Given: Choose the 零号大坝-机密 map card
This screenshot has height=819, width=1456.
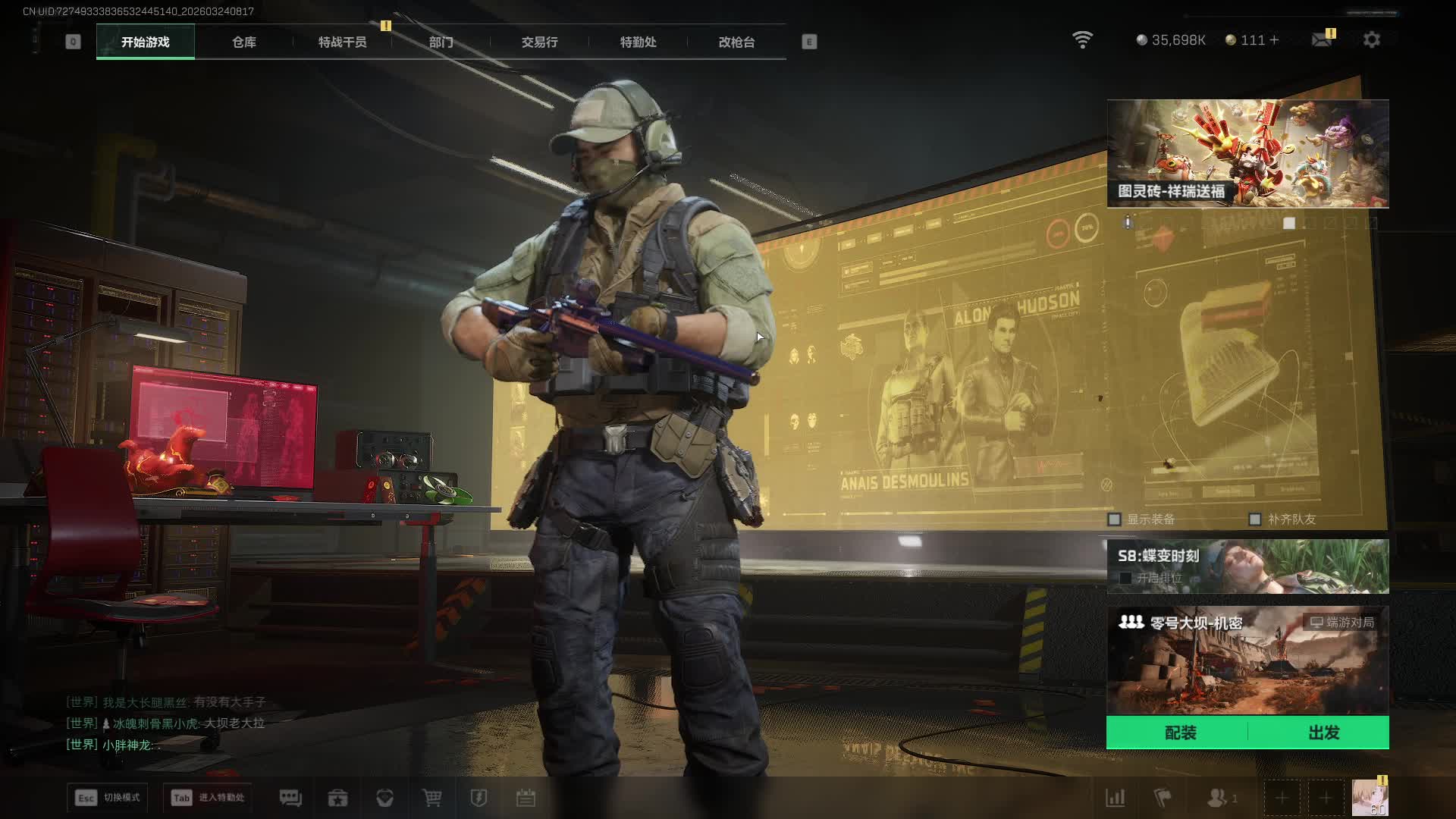Looking at the screenshot, I should point(1247,660).
